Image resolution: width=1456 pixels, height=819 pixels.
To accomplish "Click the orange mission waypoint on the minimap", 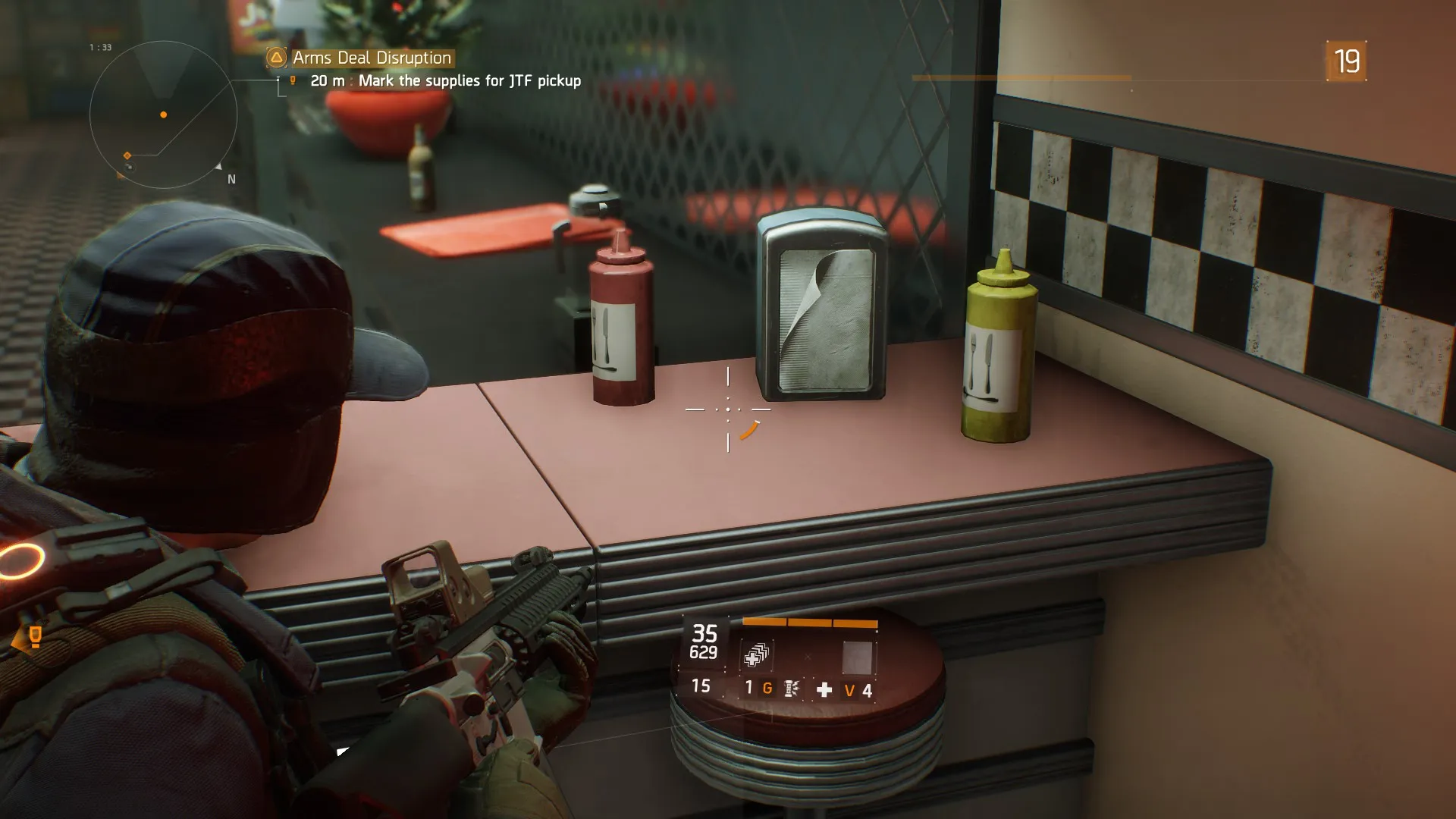I will [x=127, y=155].
